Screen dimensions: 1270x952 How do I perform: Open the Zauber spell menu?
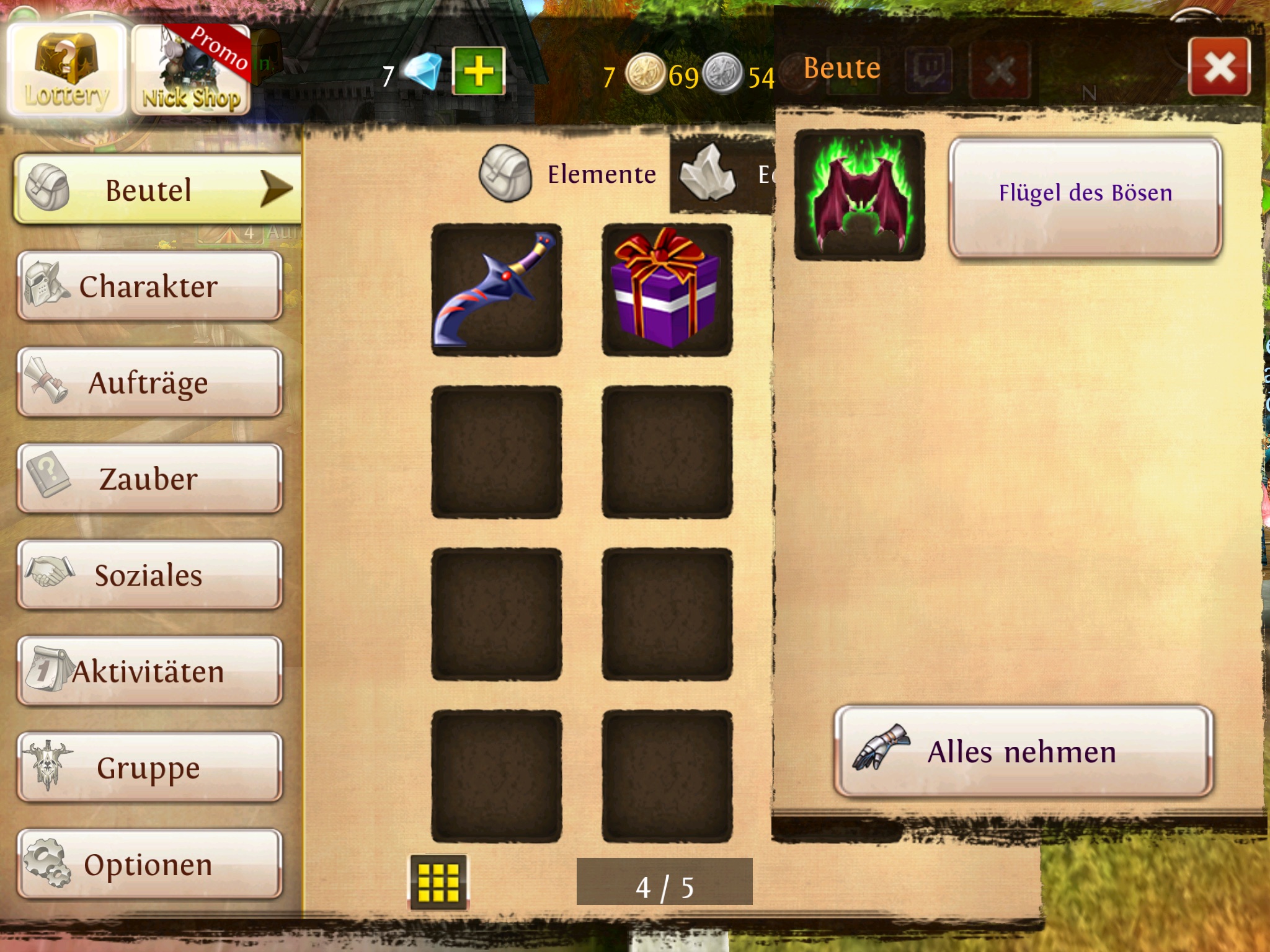tap(149, 478)
